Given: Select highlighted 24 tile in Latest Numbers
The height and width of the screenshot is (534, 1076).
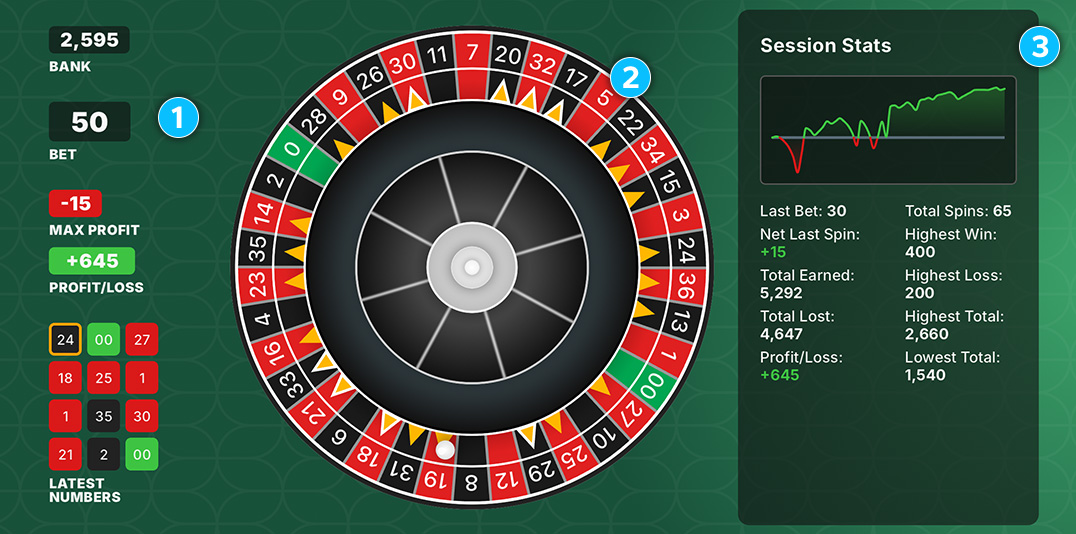Looking at the screenshot, I should [65, 339].
